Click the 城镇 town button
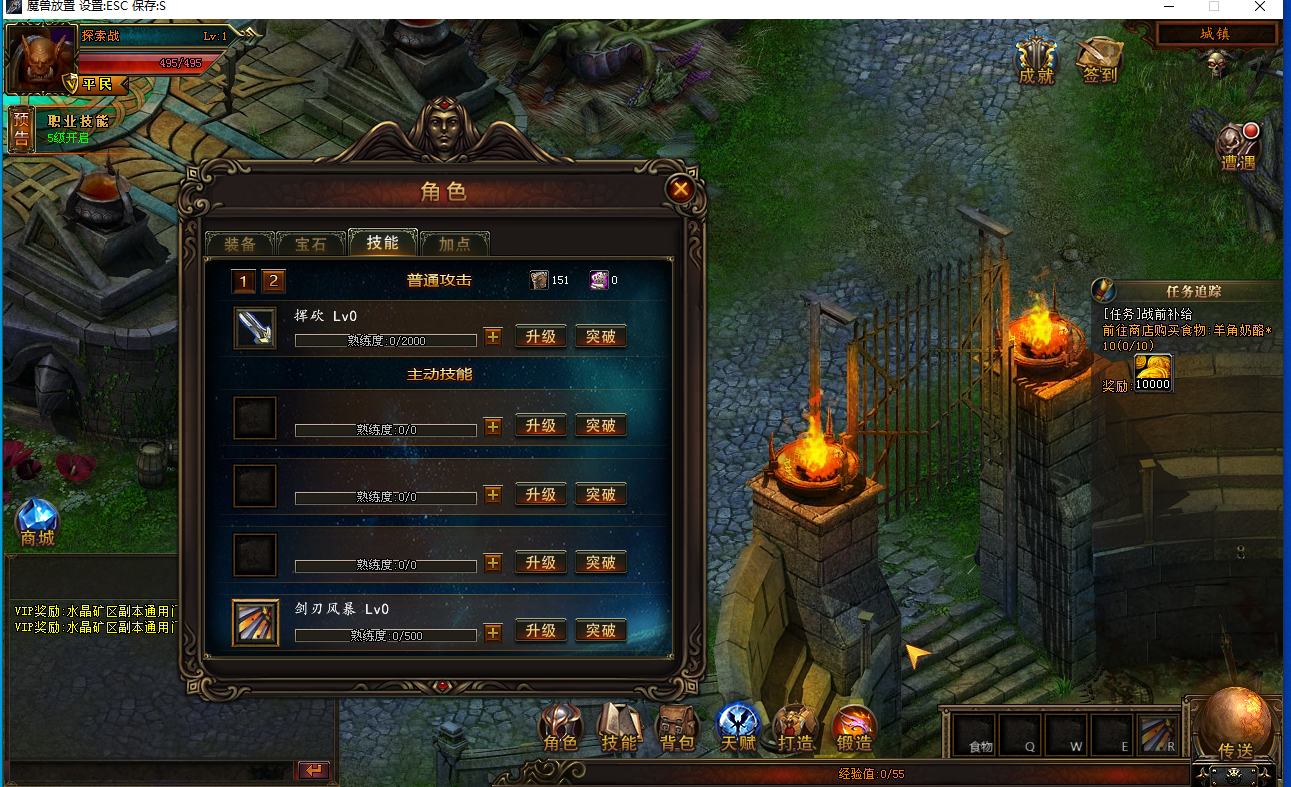 point(1216,34)
